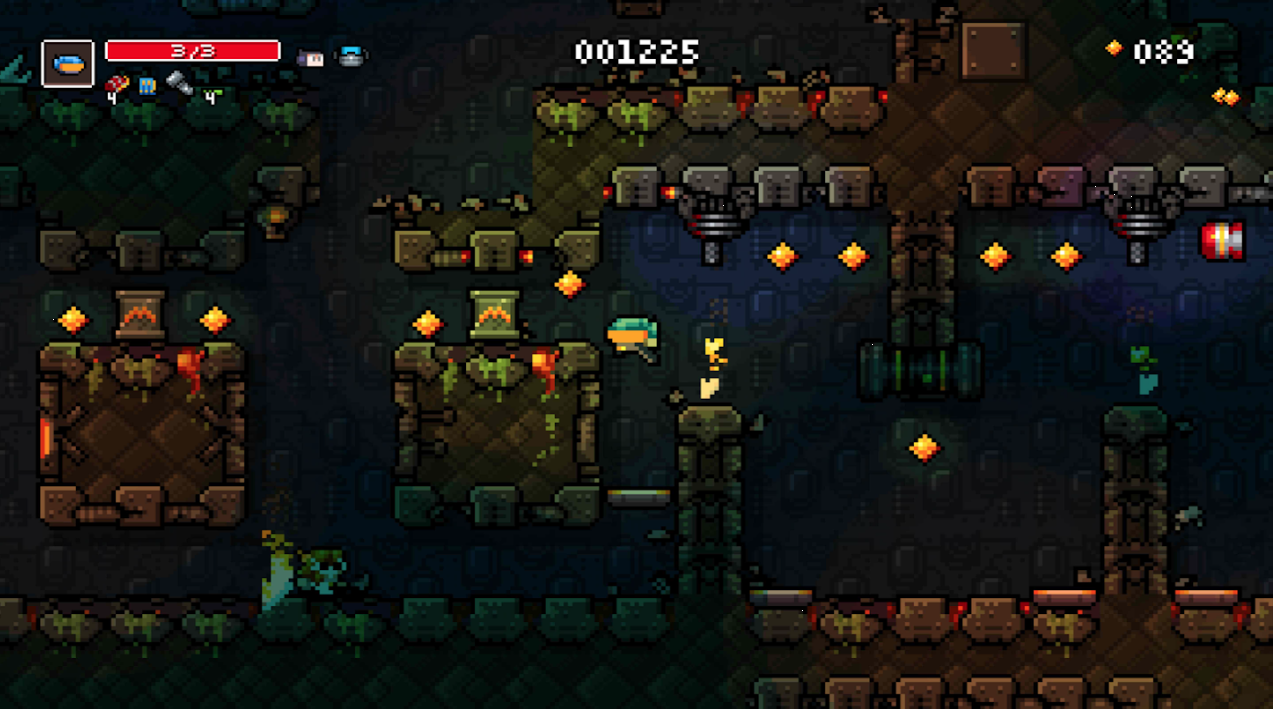1273x709 pixels.
Task: Click the purple-haired character face icon
Action: [x=311, y=58]
